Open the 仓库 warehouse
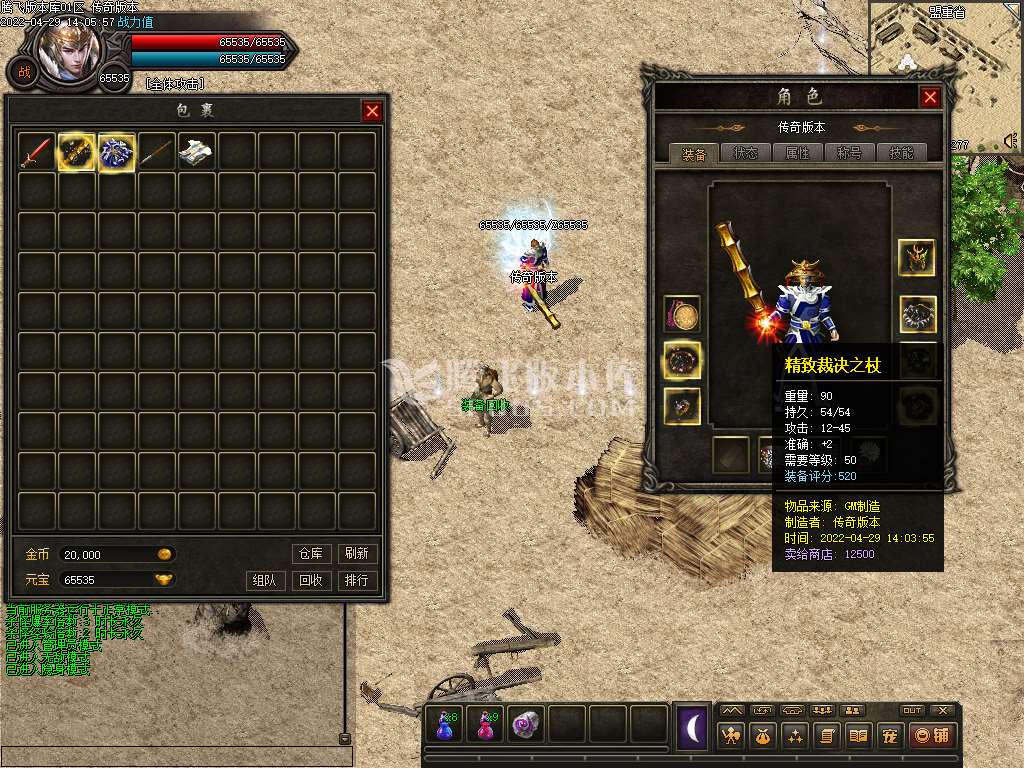This screenshot has width=1024, height=768. point(311,553)
